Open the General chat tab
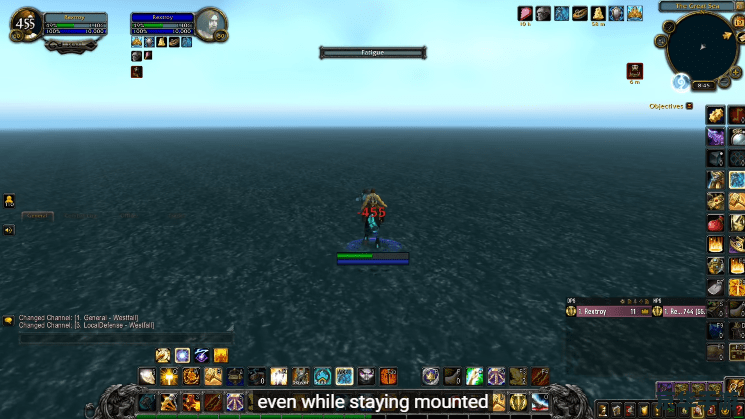Viewport: 745px width, 419px height. coord(38,216)
